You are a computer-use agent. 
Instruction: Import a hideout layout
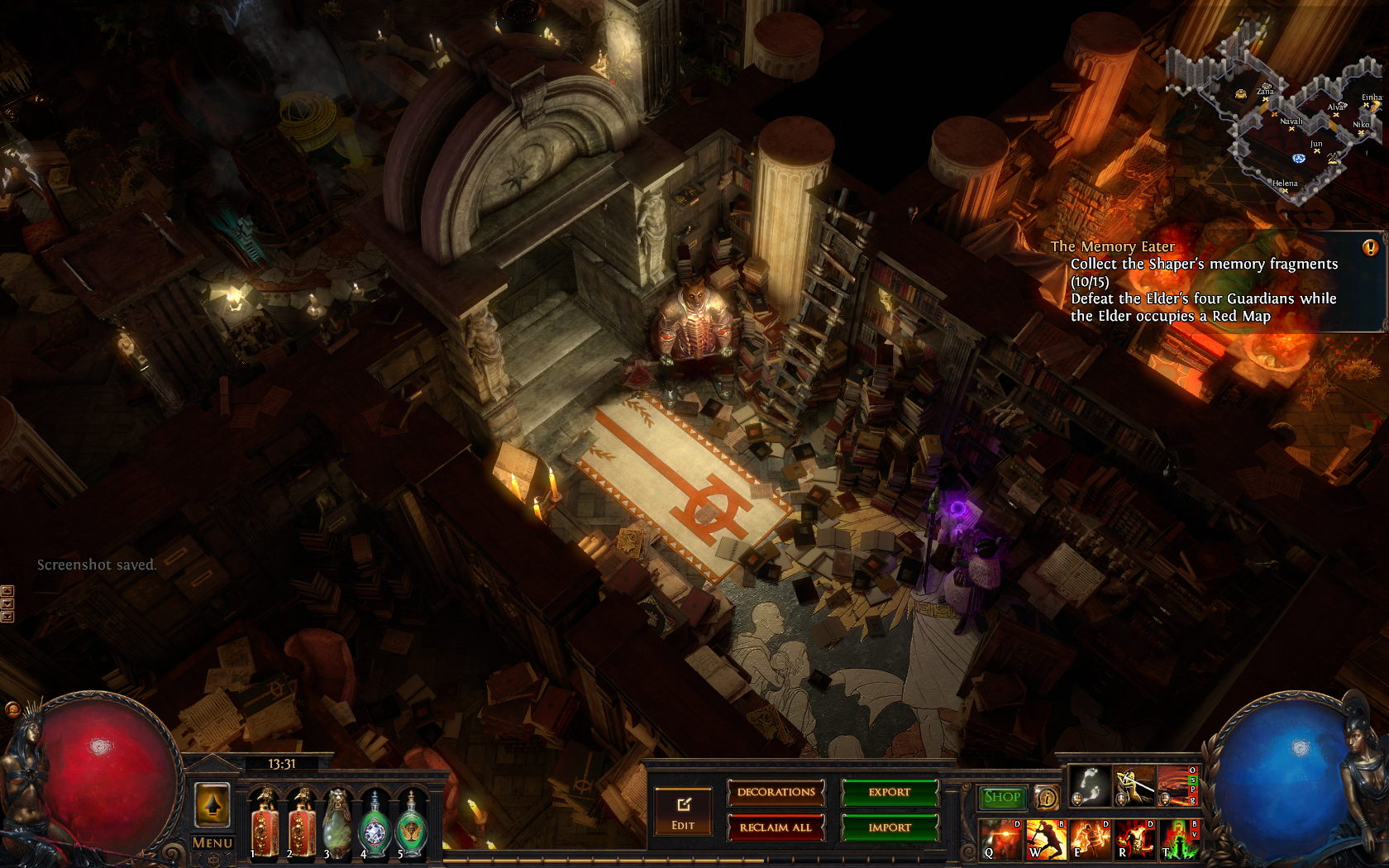pyautogui.click(x=890, y=827)
